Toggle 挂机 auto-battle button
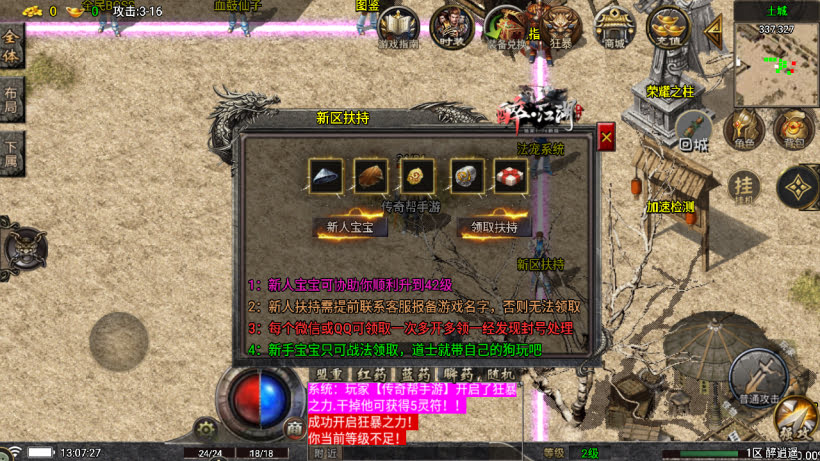 pos(743,186)
